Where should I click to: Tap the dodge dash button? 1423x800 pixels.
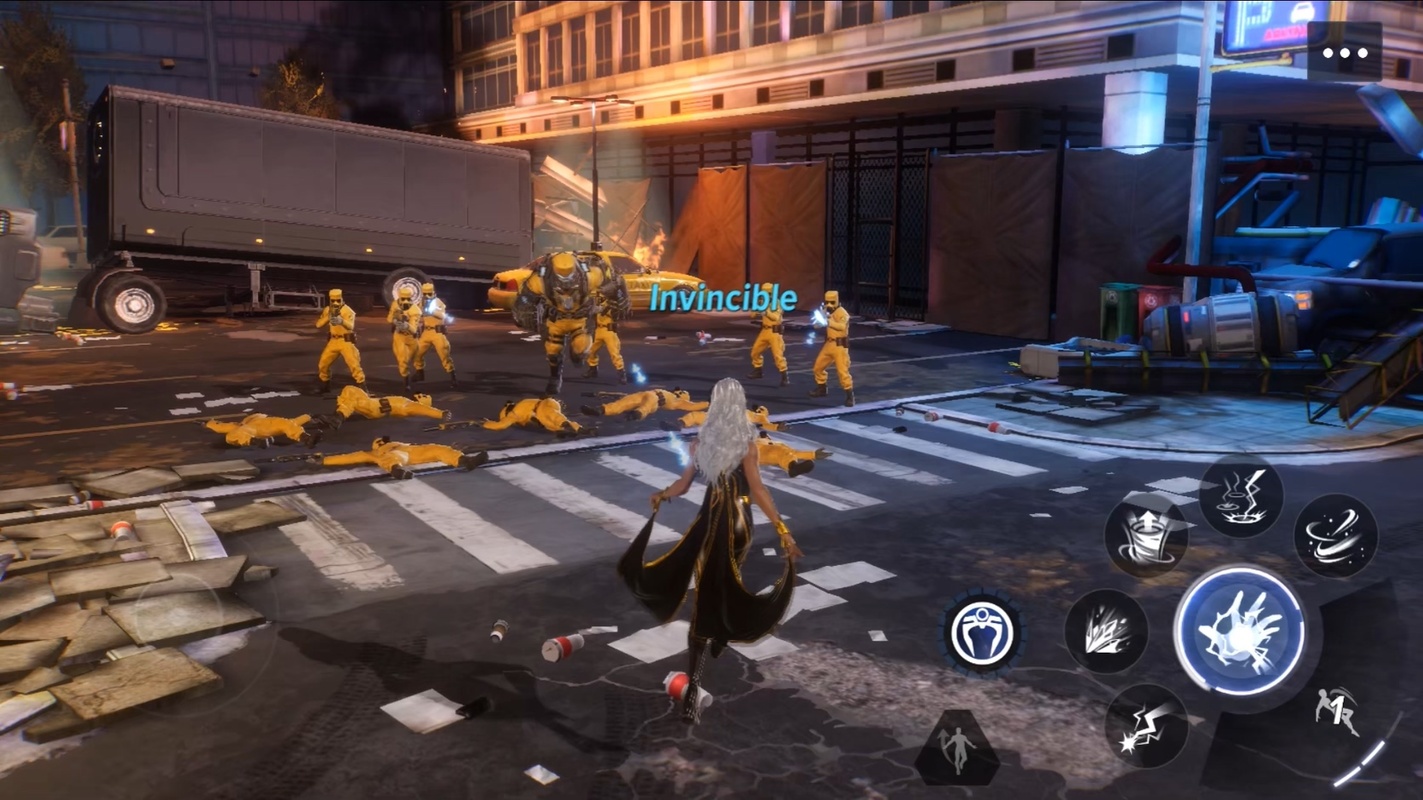coord(1337,713)
